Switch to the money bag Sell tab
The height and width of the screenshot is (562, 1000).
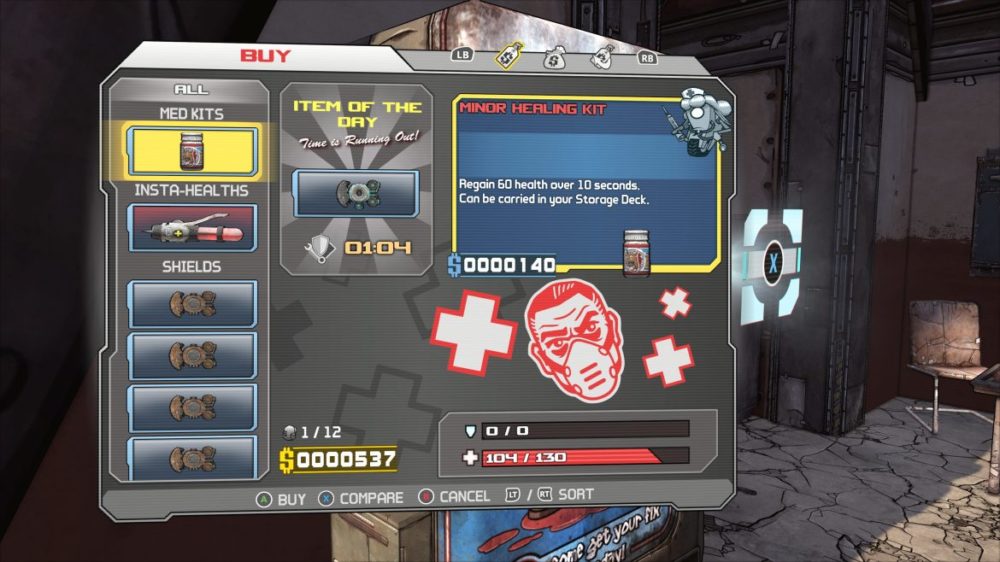(x=554, y=58)
